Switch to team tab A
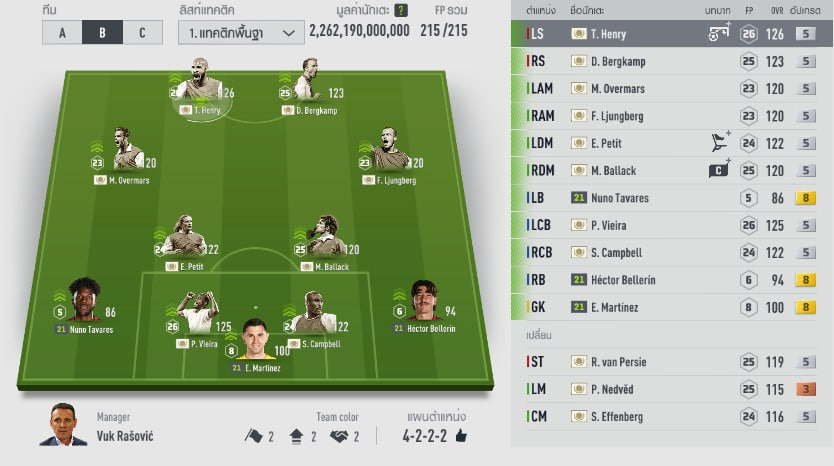 62,32
